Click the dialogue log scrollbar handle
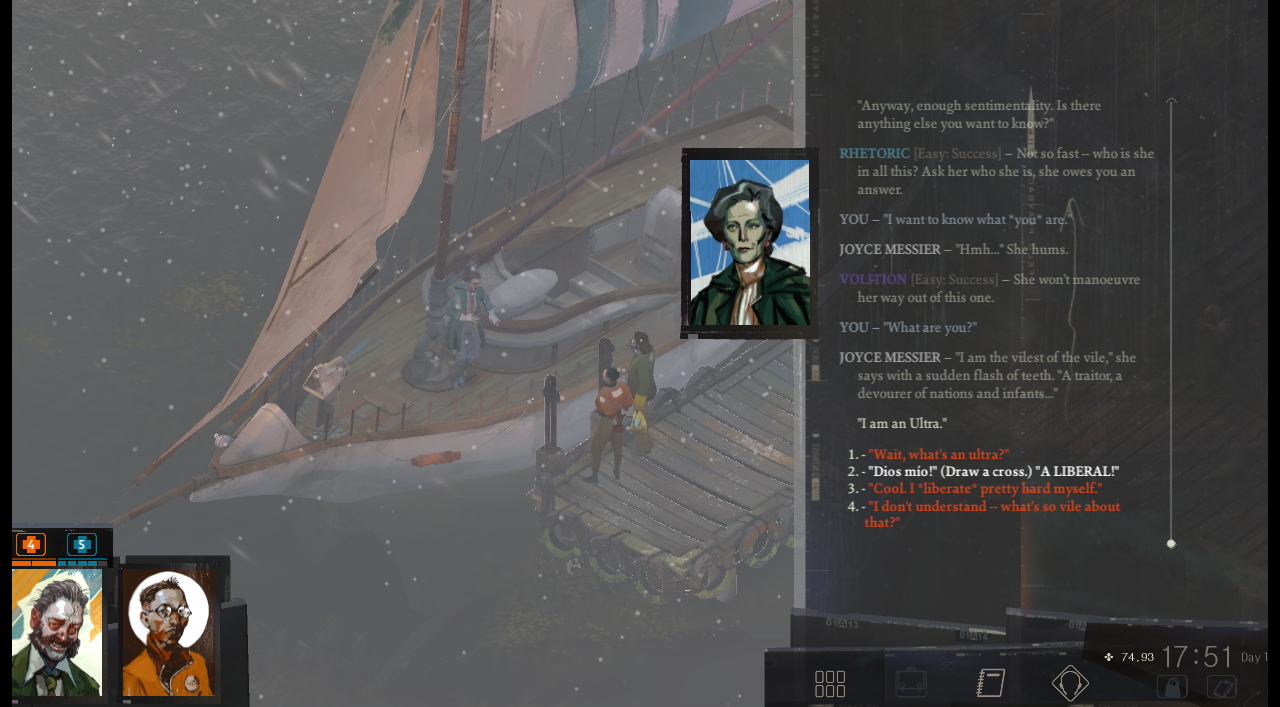This screenshot has width=1280, height=707. pos(1171,544)
